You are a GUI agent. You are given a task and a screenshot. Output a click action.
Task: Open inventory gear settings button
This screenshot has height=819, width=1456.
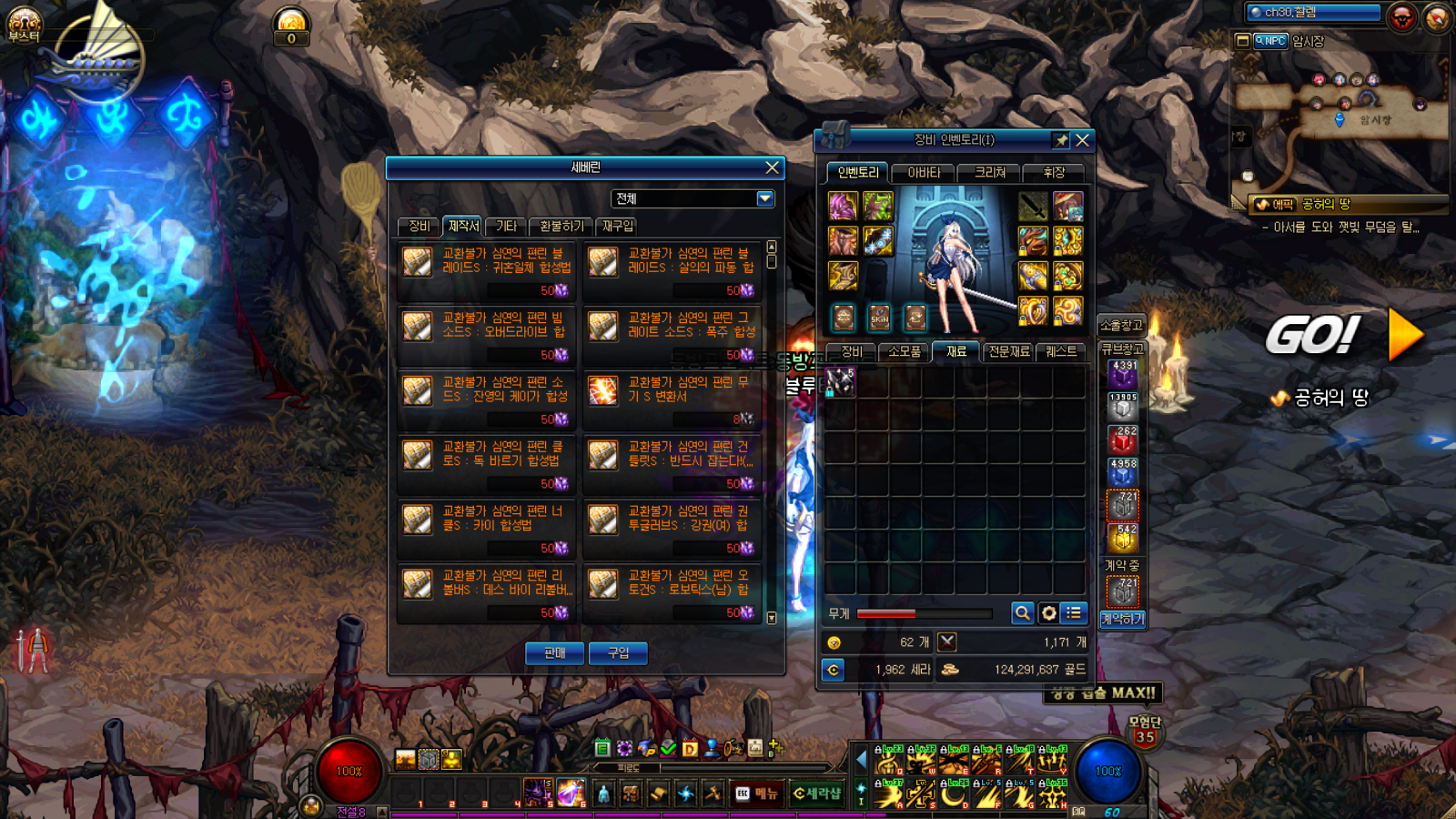click(1048, 613)
